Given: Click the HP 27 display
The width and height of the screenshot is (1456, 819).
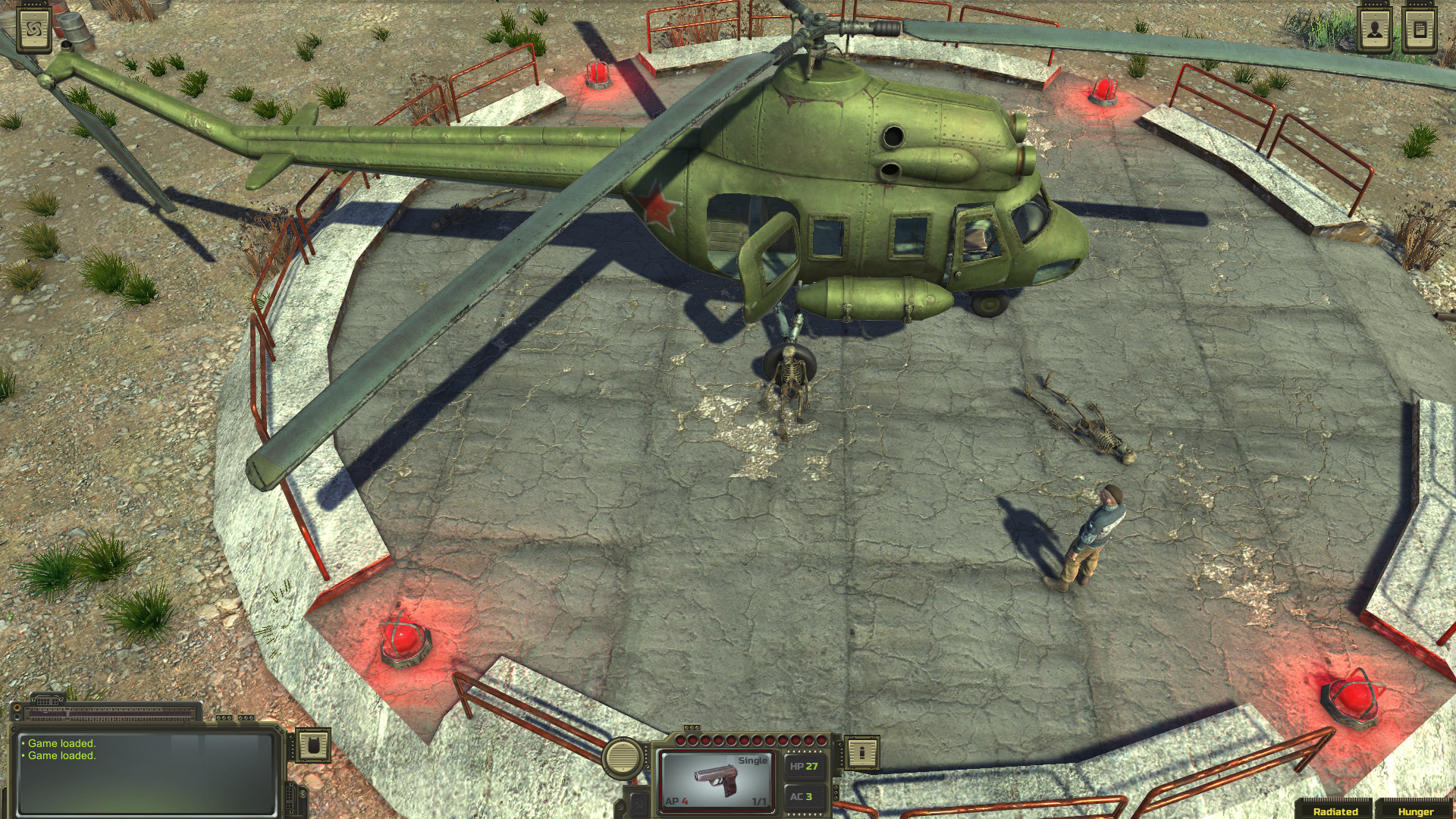Looking at the screenshot, I should [x=805, y=767].
